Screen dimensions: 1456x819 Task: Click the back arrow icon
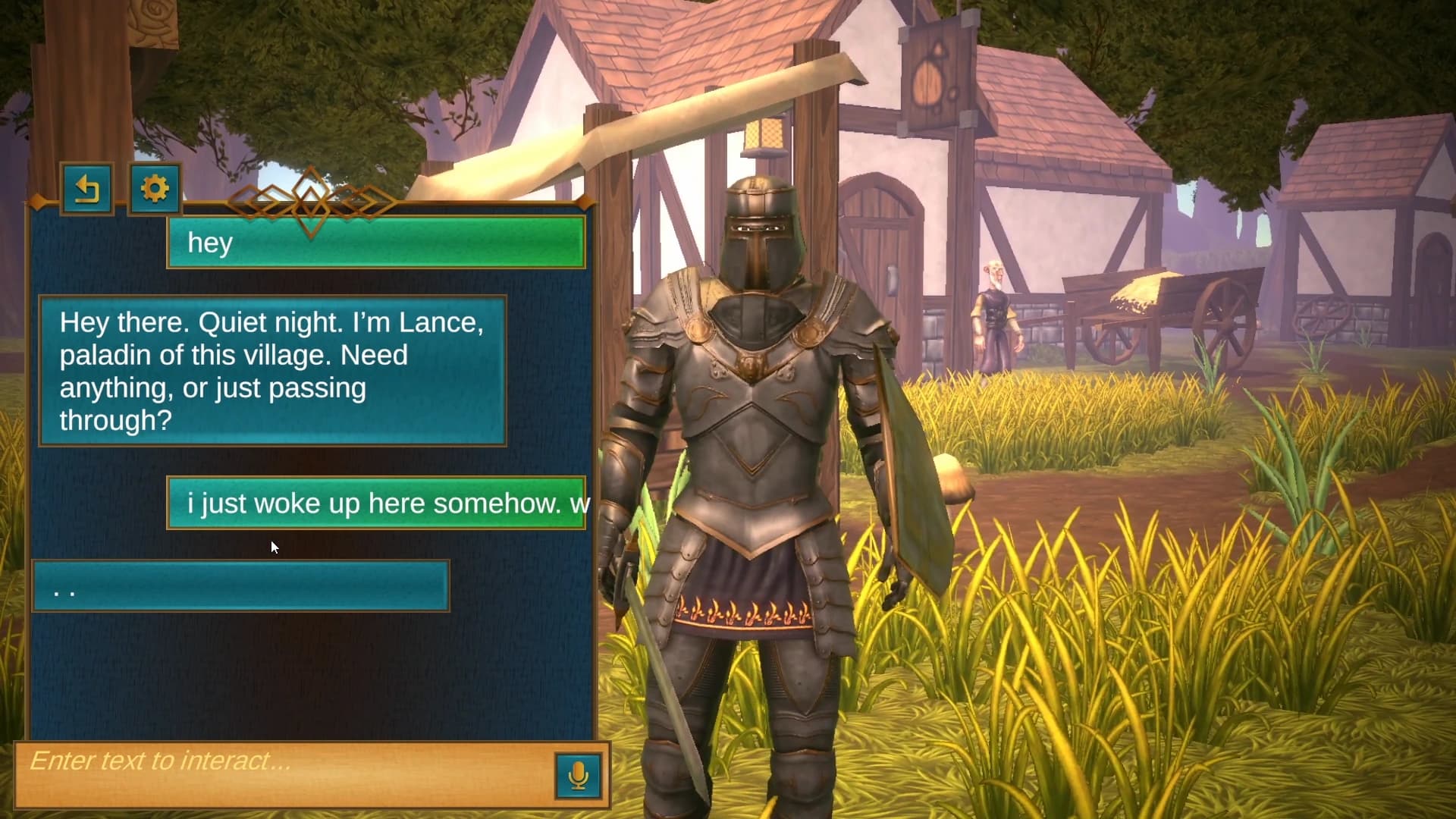87,190
